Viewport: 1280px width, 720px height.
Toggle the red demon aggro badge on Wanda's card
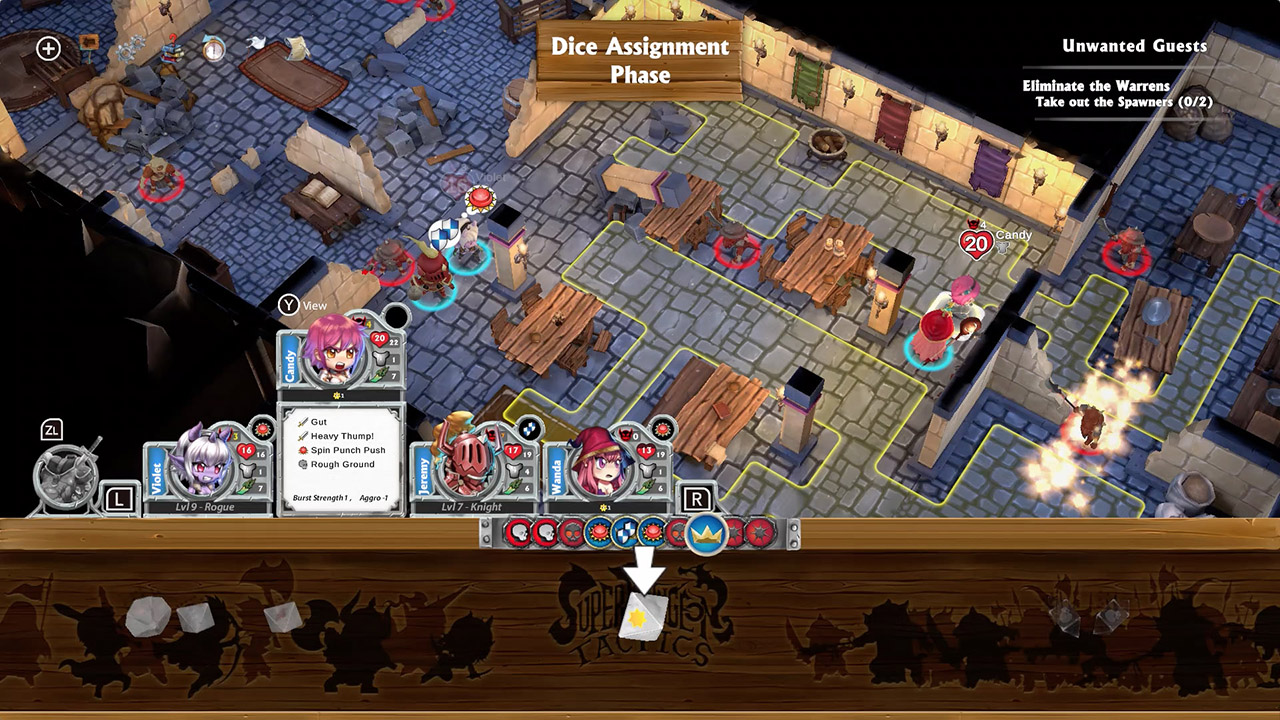coord(624,434)
